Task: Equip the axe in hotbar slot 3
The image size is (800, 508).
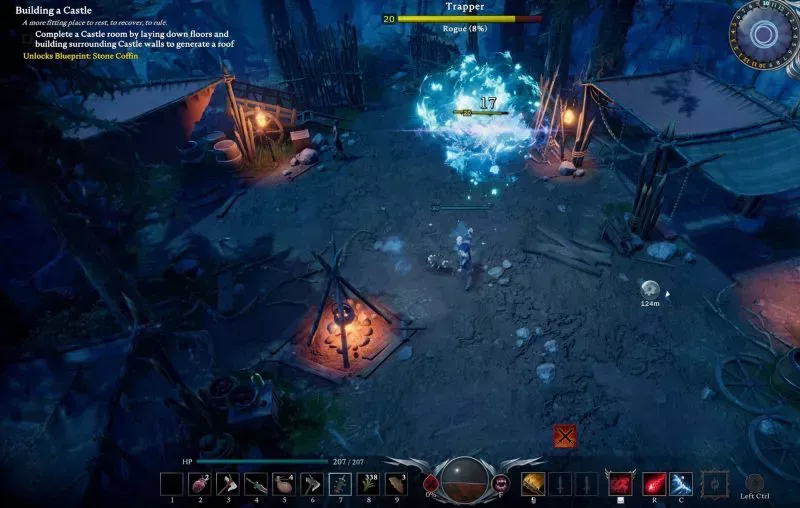Action: (x=227, y=485)
